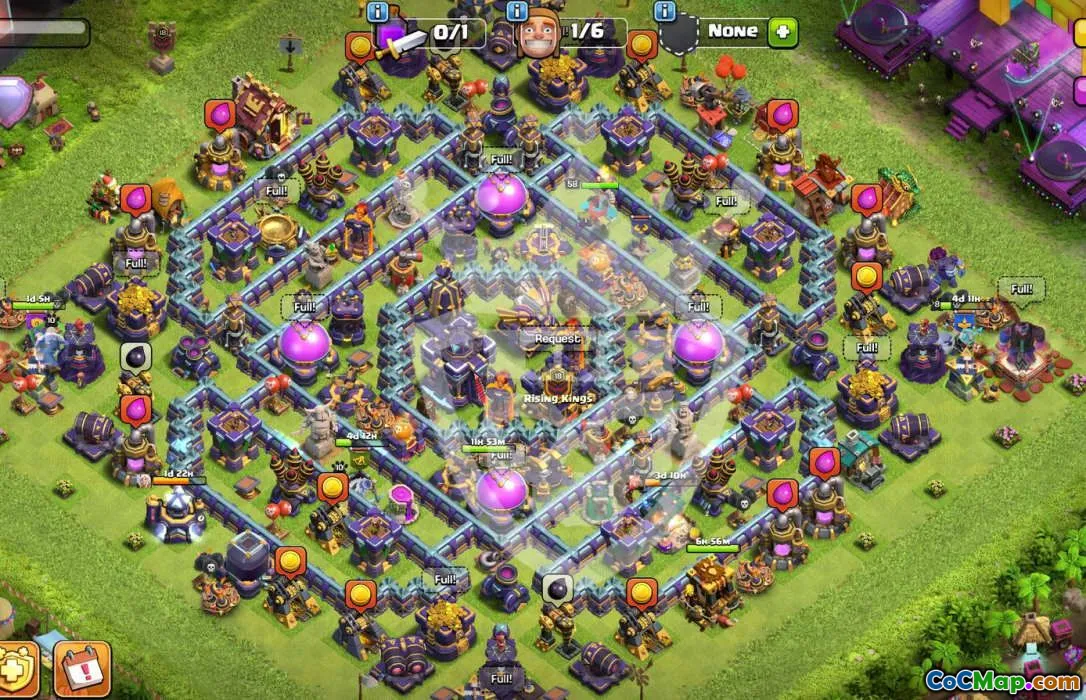Open info for the None shield slot

pyautogui.click(x=664, y=12)
